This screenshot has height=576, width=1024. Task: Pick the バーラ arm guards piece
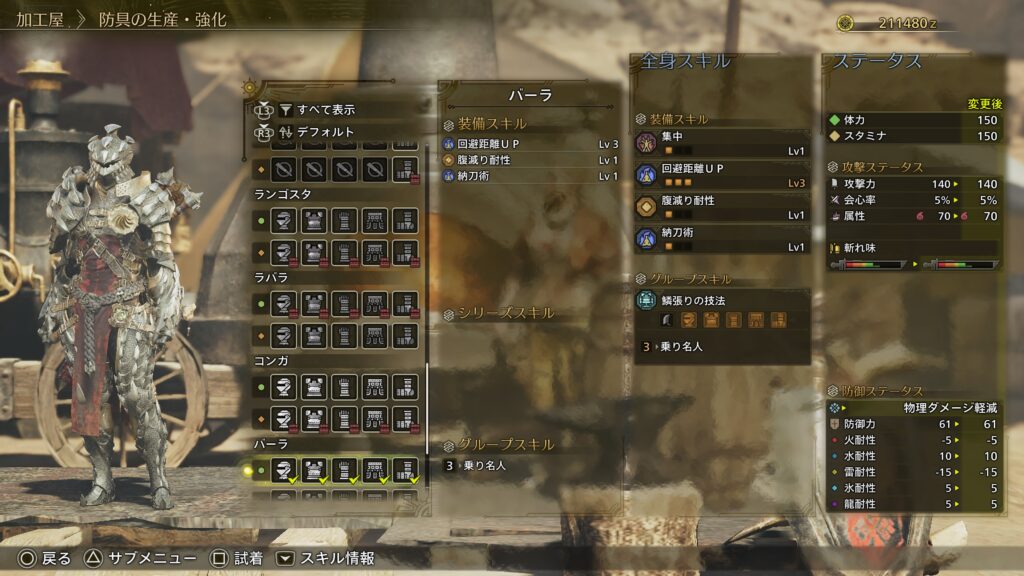click(x=344, y=469)
